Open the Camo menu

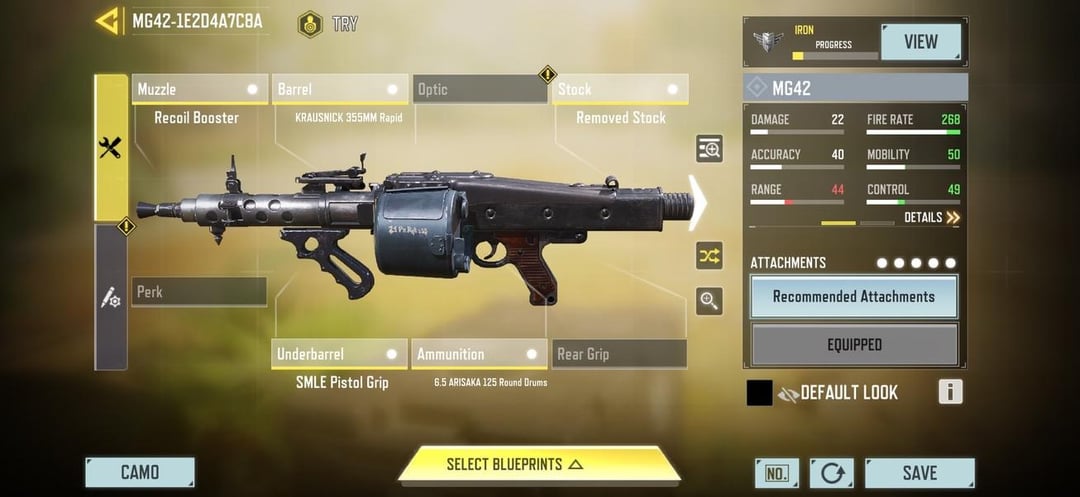[x=140, y=472]
